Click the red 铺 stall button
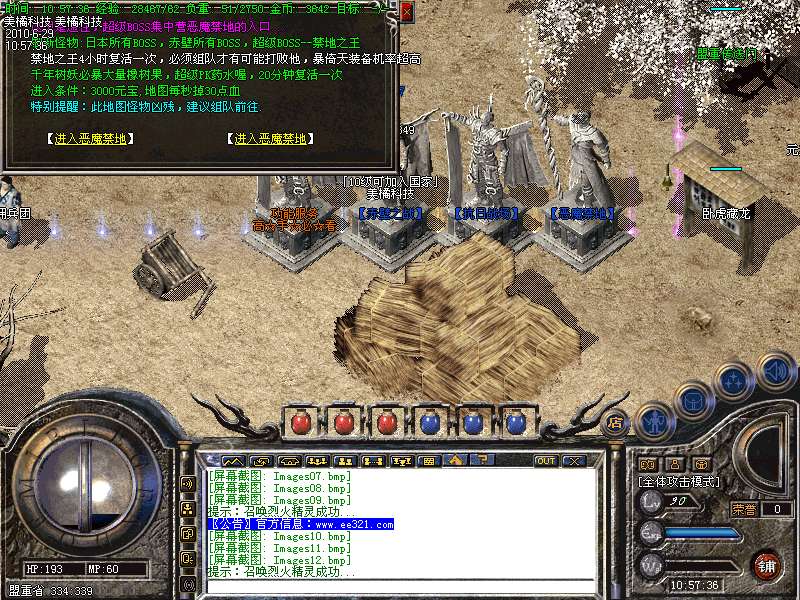The image size is (800, 600). [767, 565]
